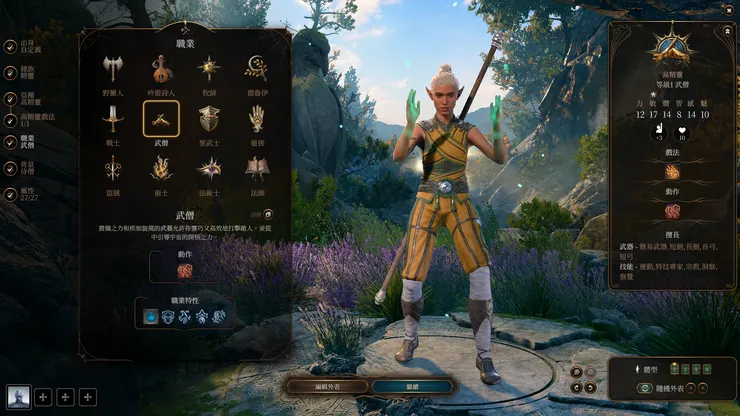Go to the 出身 (Origin) step
This screenshot has width=740, height=416.
tap(26, 46)
